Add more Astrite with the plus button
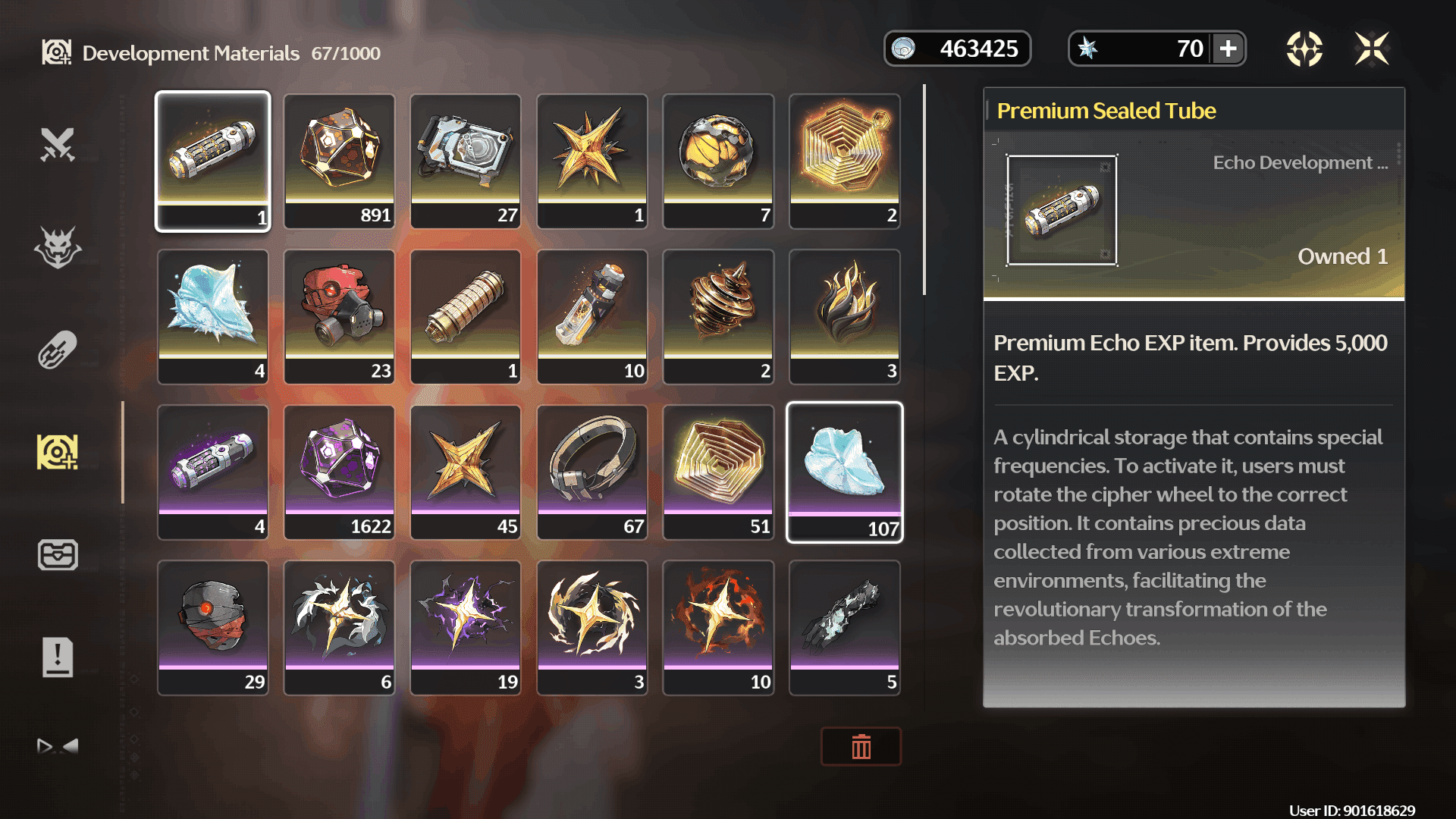Viewport: 1456px width, 819px height. 1228,49
